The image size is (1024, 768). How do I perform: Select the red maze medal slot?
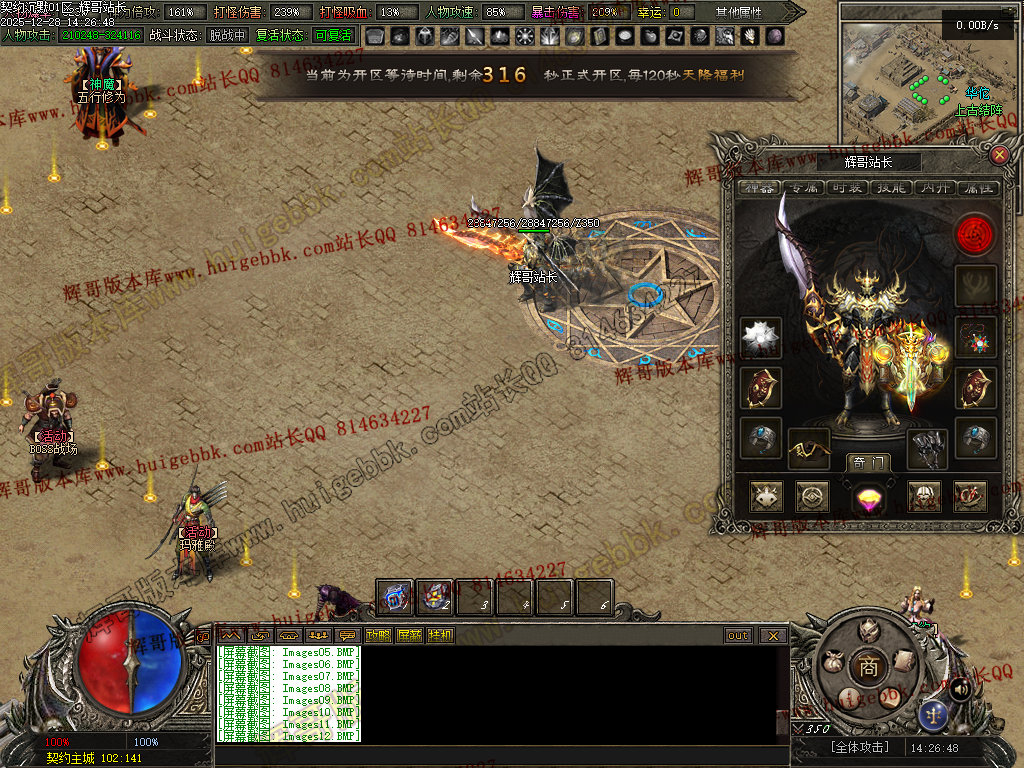click(x=974, y=235)
